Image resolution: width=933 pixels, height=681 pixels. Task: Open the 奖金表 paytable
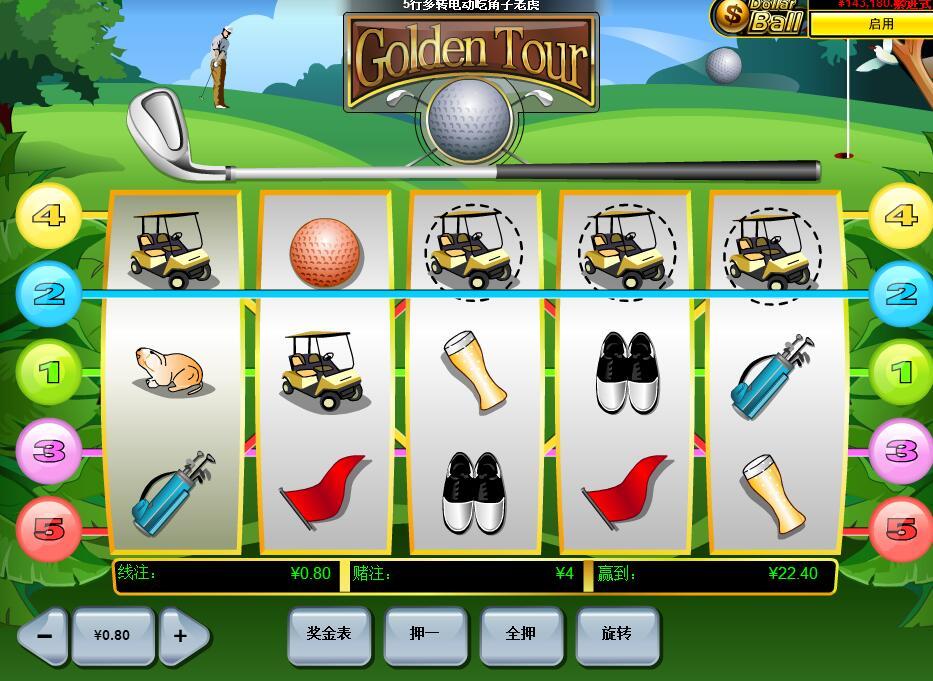pyautogui.click(x=329, y=634)
